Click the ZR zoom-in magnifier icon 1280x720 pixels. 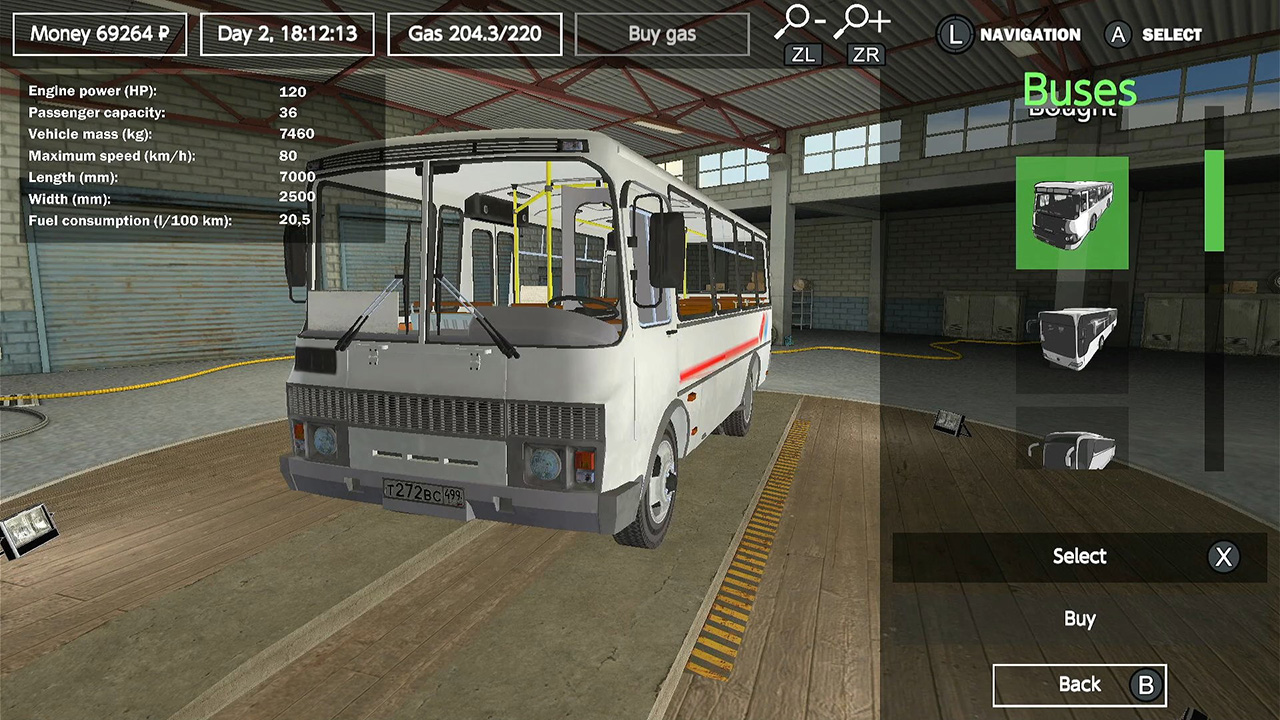[855, 20]
